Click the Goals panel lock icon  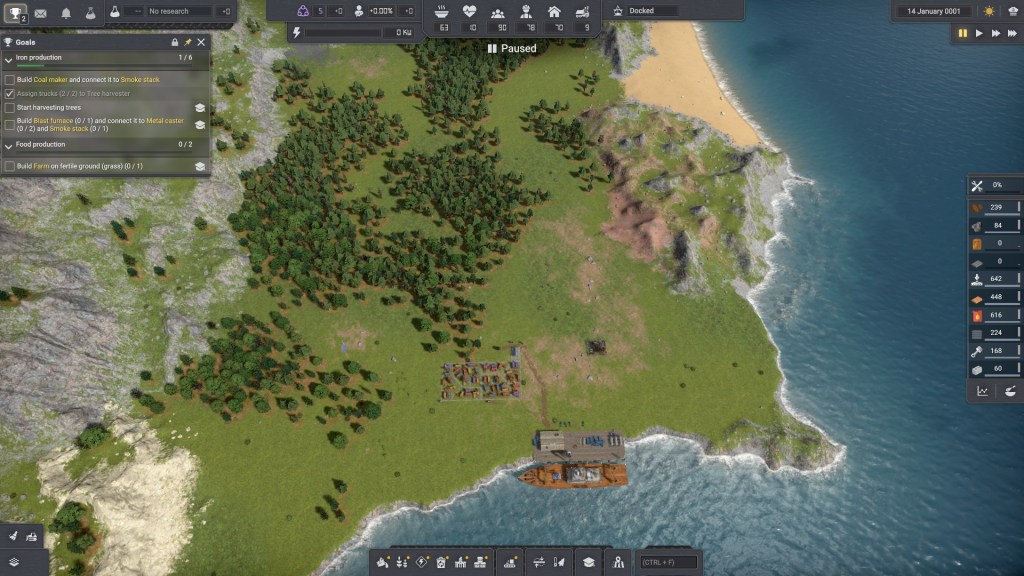175,42
